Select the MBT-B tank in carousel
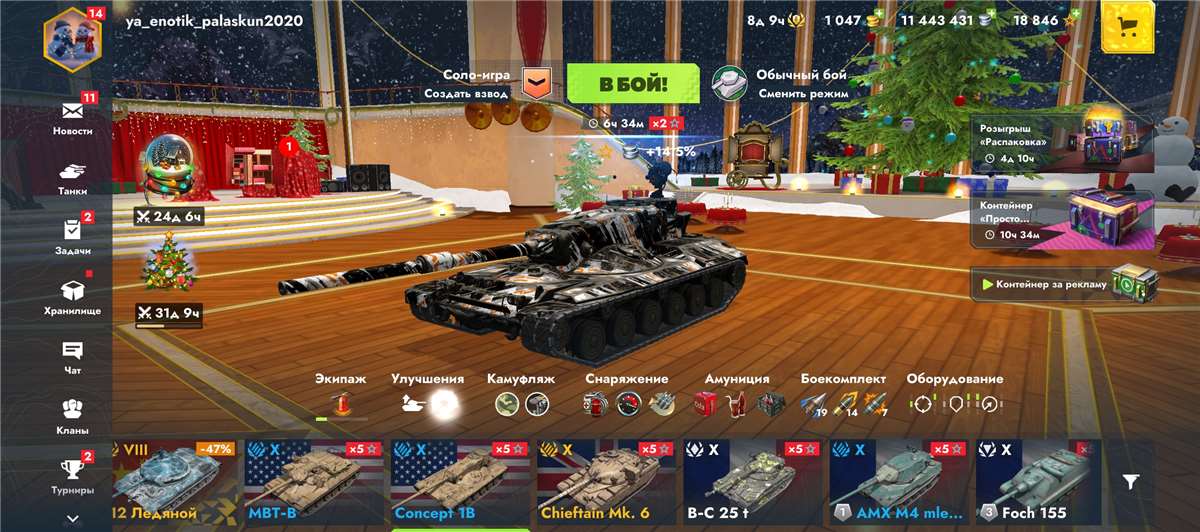Viewport: 1200px width, 532px height. (x=310, y=483)
